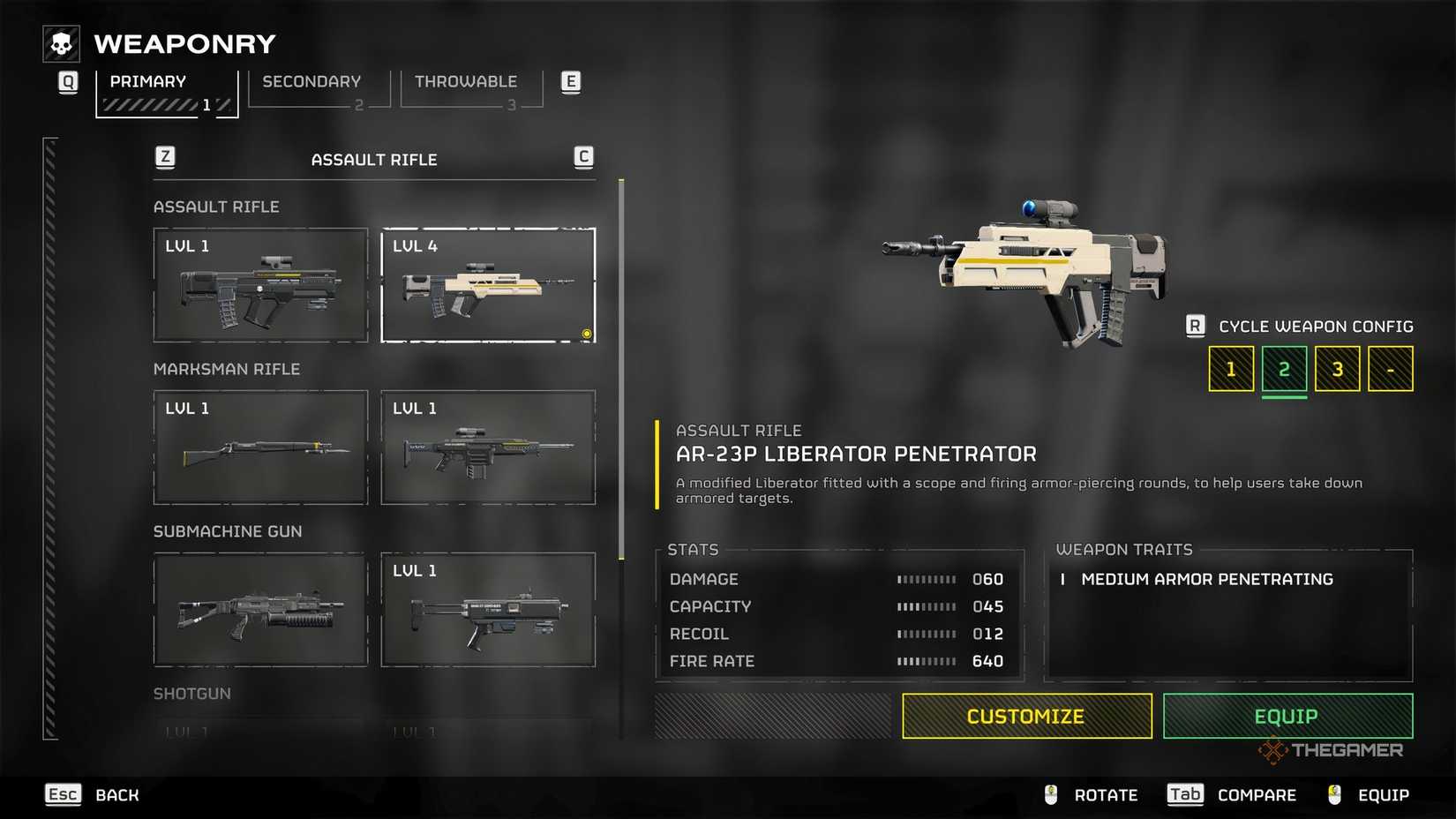Viewport: 1456px width, 819px height.
Task: Choose the unleveled submachine gun tile
Action: 260,610
